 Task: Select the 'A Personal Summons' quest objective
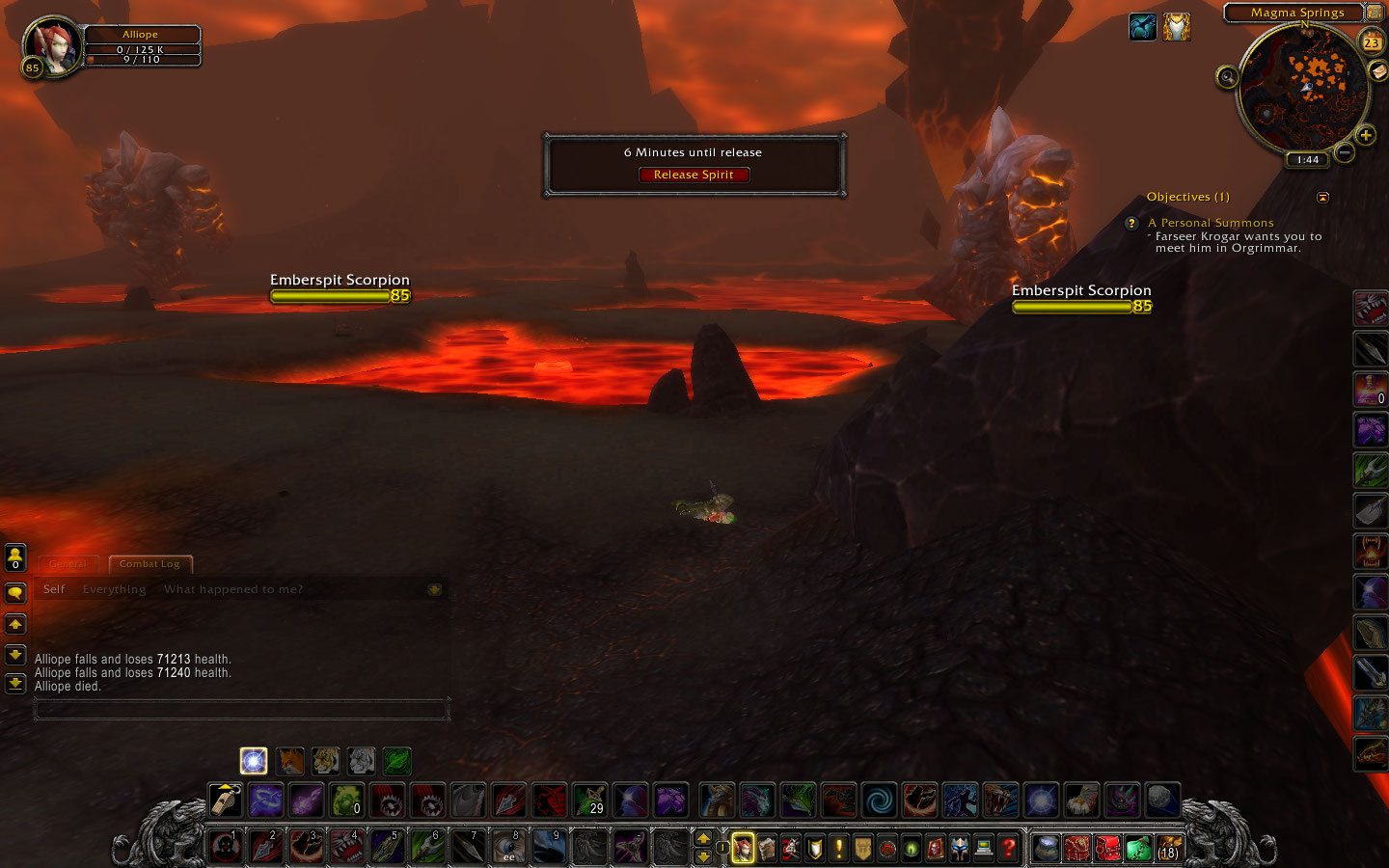pyautogui.click(x=1211, y=223)
